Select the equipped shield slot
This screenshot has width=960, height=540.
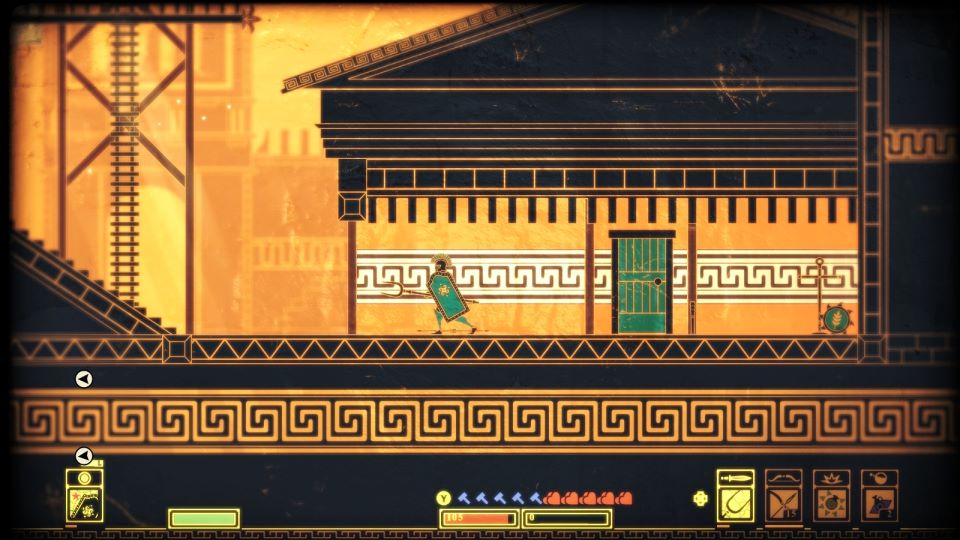pyautogui.click(x=85, y=497)
